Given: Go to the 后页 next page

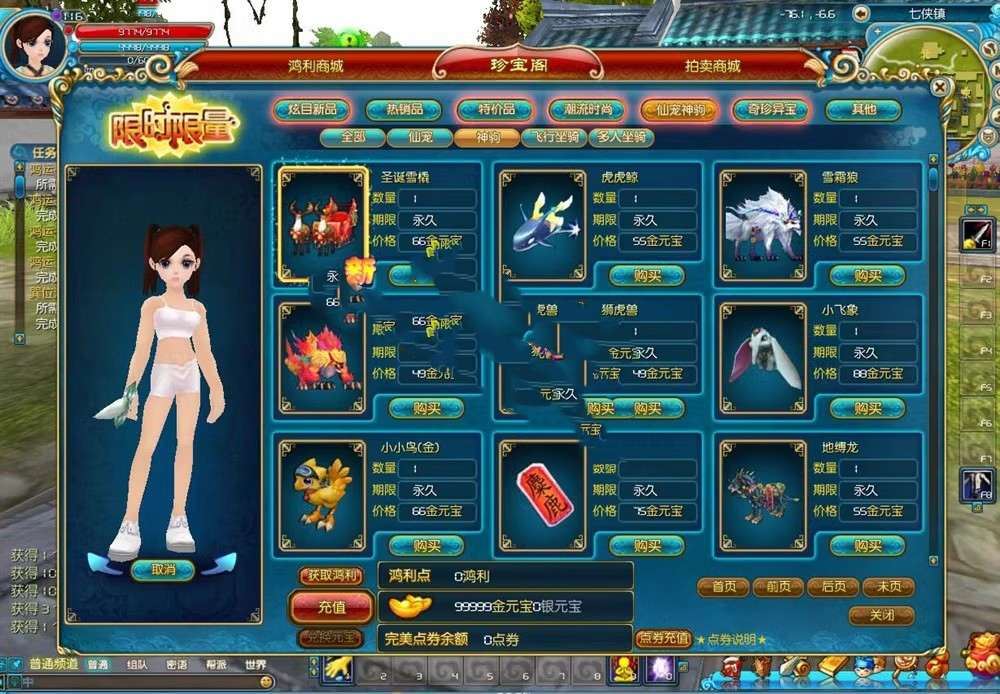Looking at the screenshot, I should [832, 587].
